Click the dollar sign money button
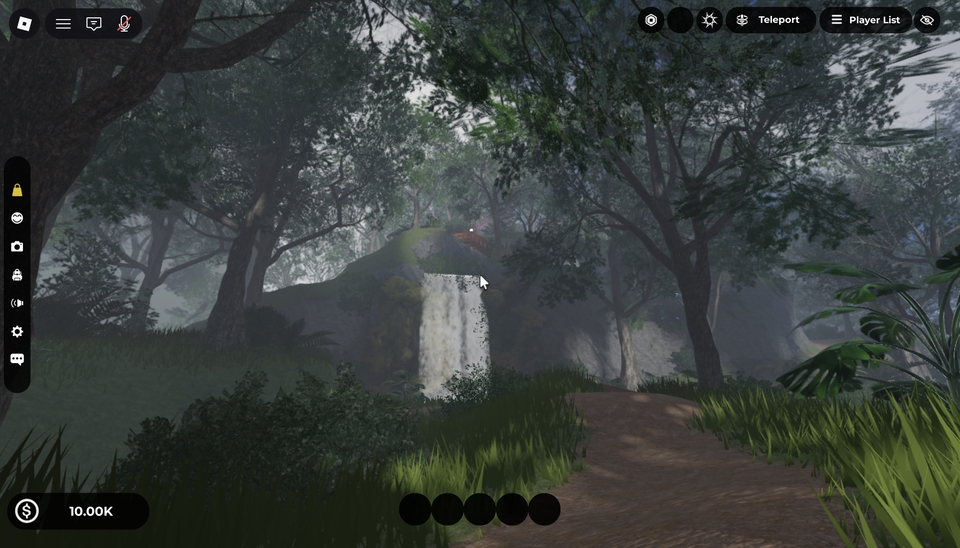This screenshot has height=548, width=960. click(x=27, y=511)
